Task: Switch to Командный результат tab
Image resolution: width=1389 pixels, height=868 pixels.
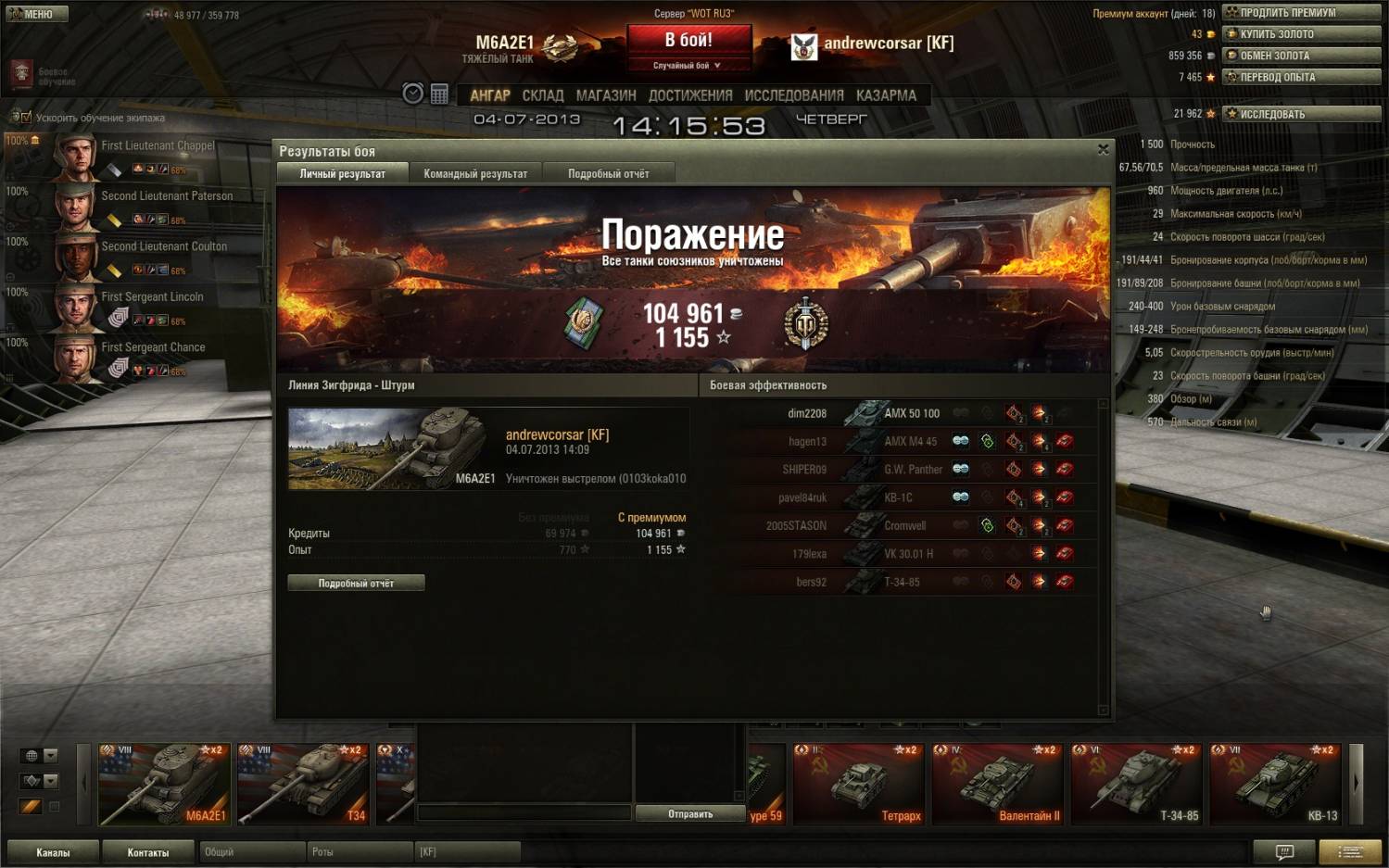Action: pyautogui.click(x=475, y=173)
